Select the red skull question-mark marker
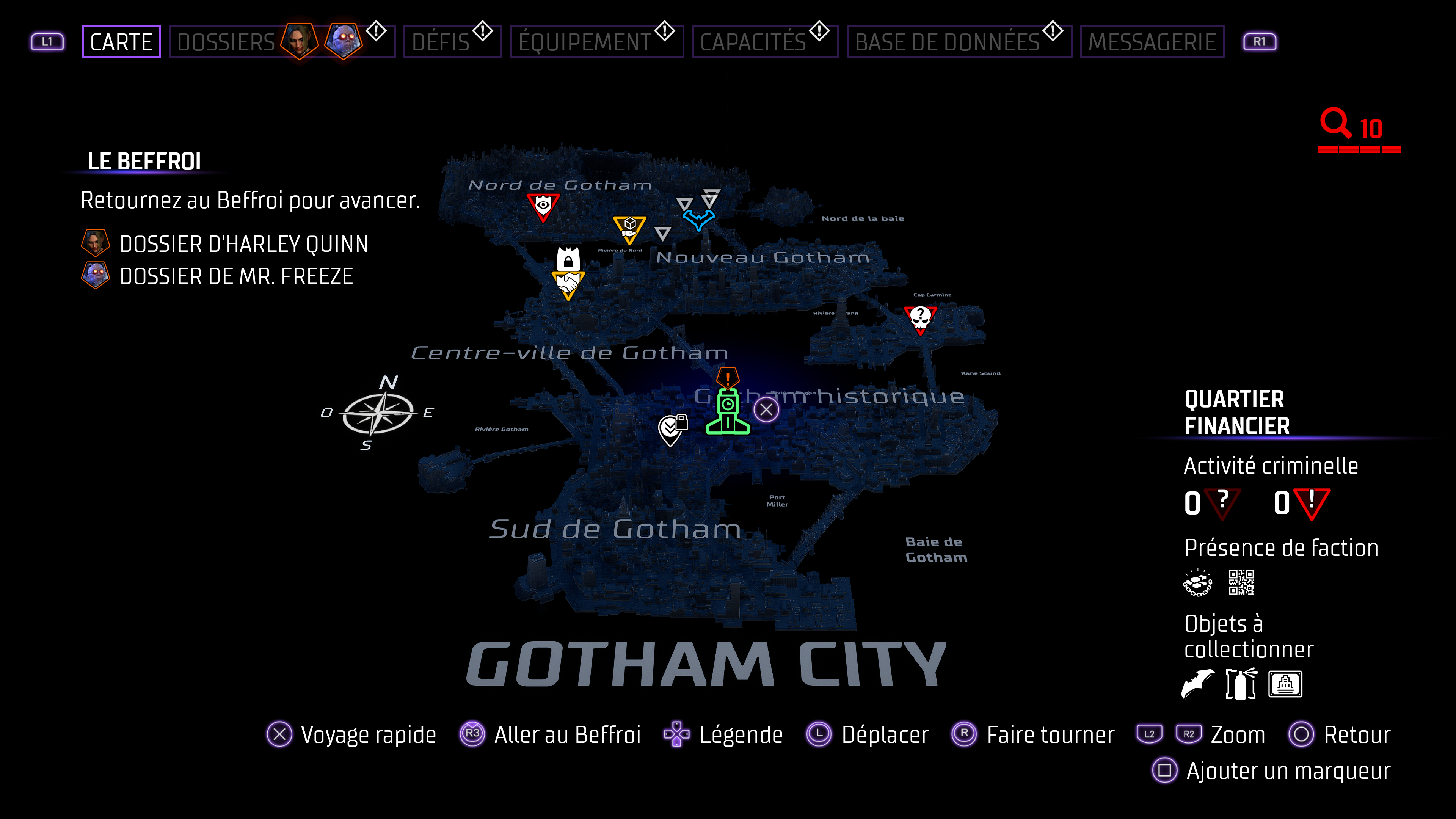Viewport: 1456px width, 819px height. (x=920, y=318)
